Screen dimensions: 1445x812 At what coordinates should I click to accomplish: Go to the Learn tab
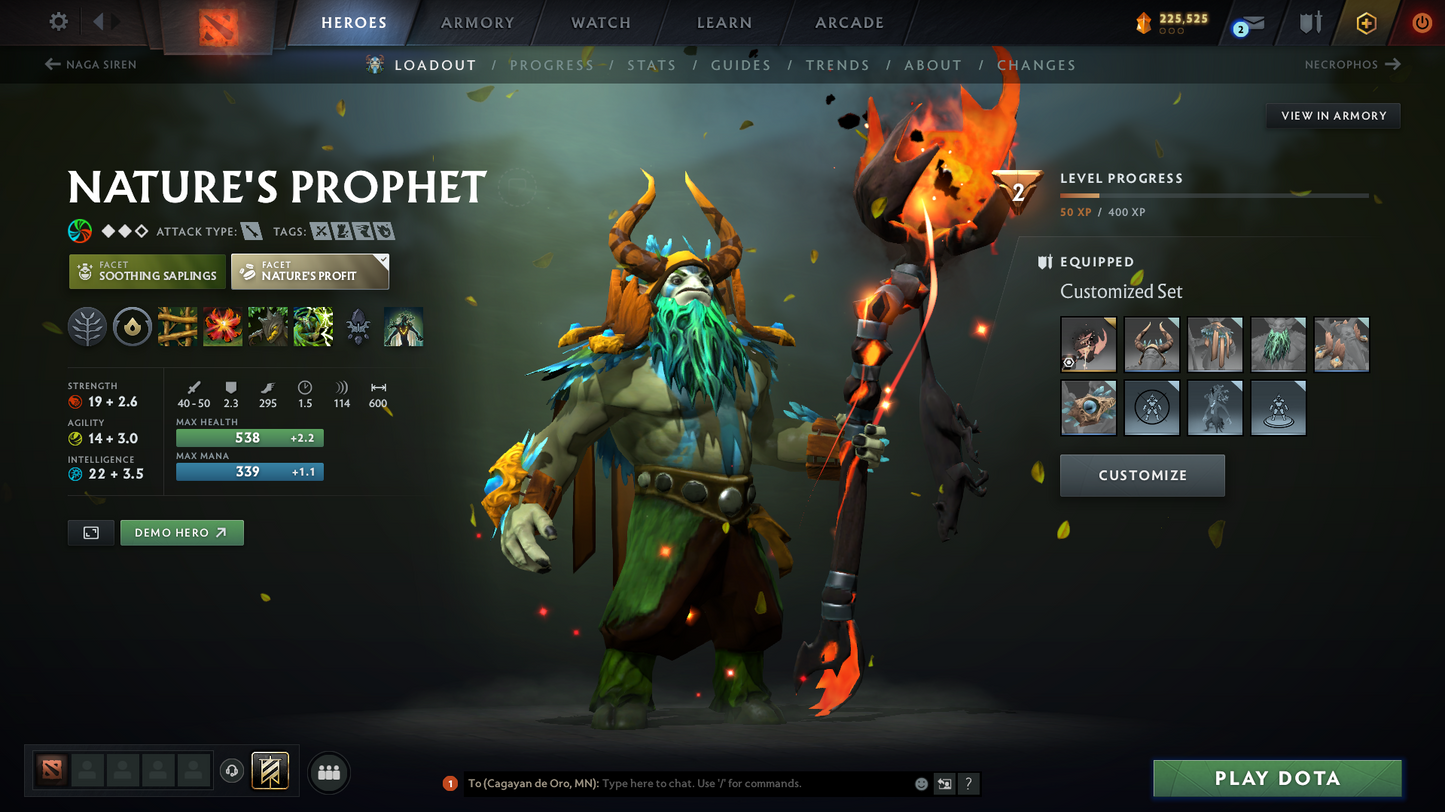724,22
